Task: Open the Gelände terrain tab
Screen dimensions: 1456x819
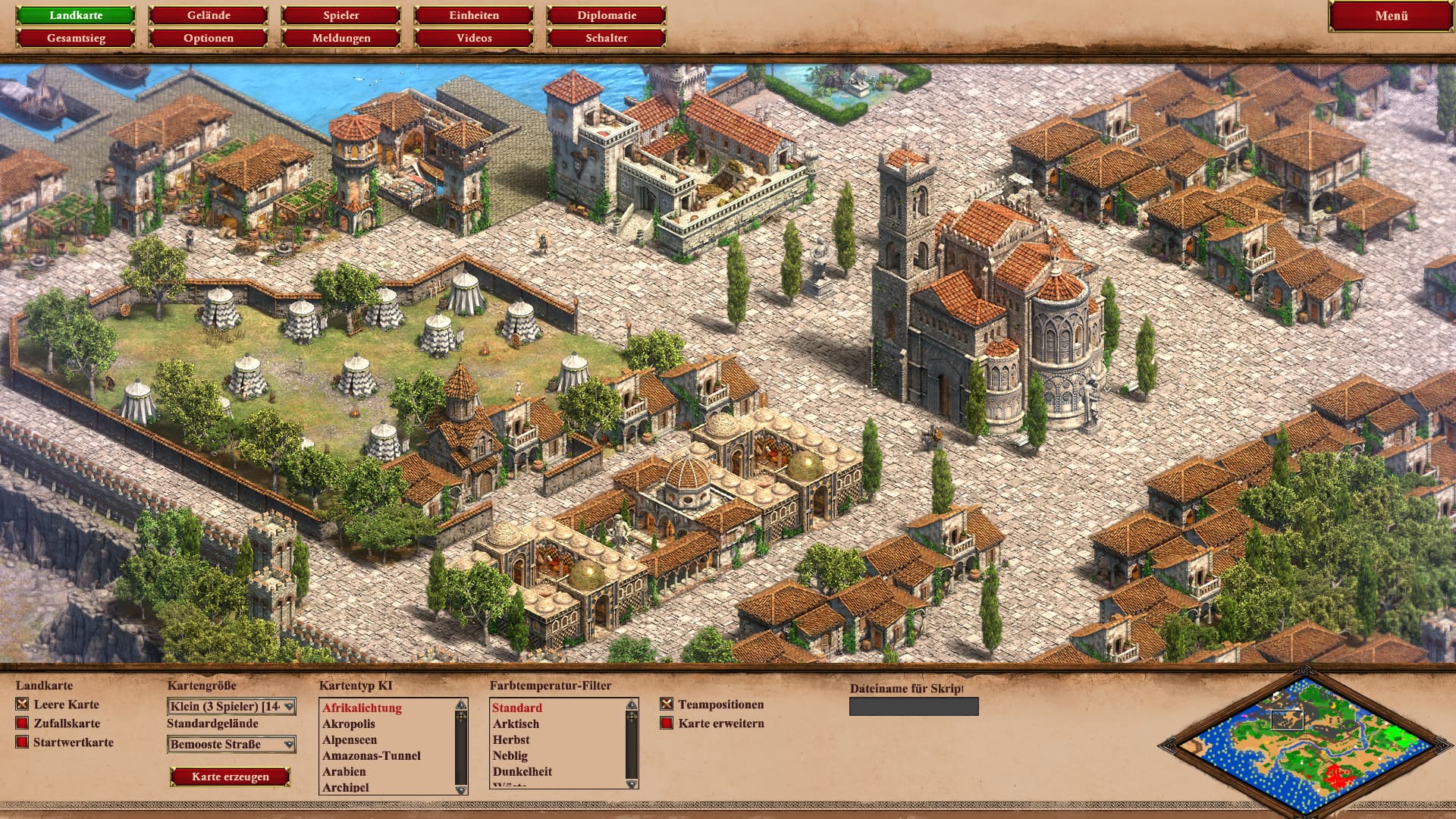Action: point(209,15)
